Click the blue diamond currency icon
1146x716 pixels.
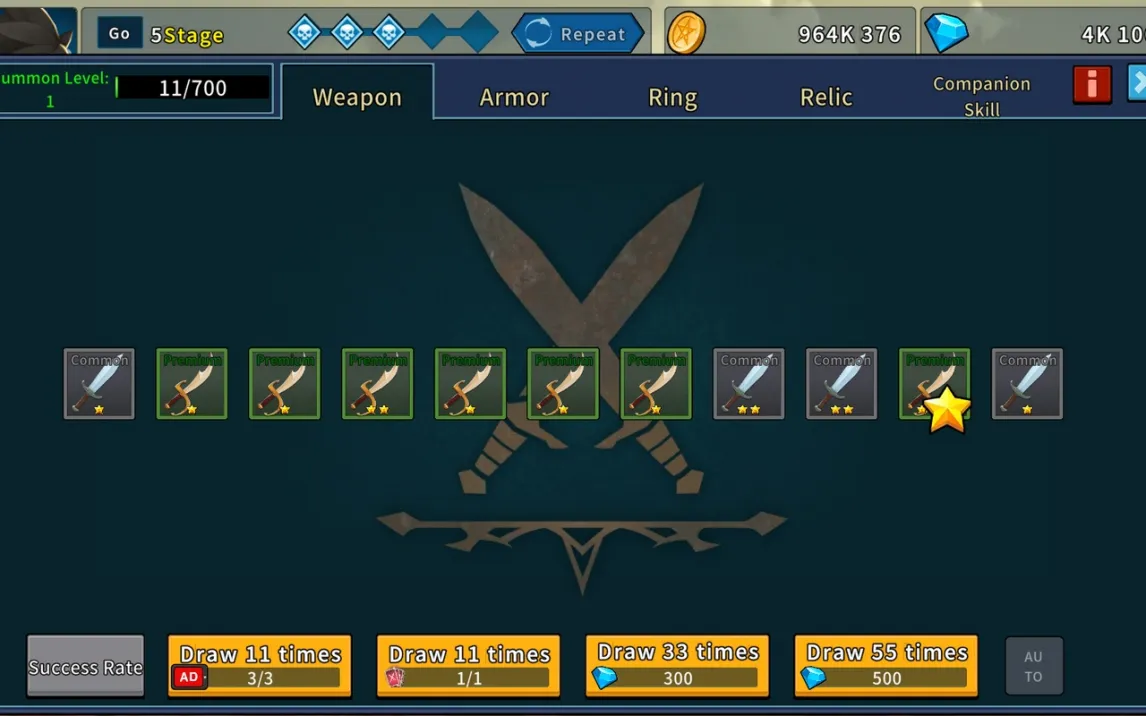pyautogui.click(x=945, y=33)
